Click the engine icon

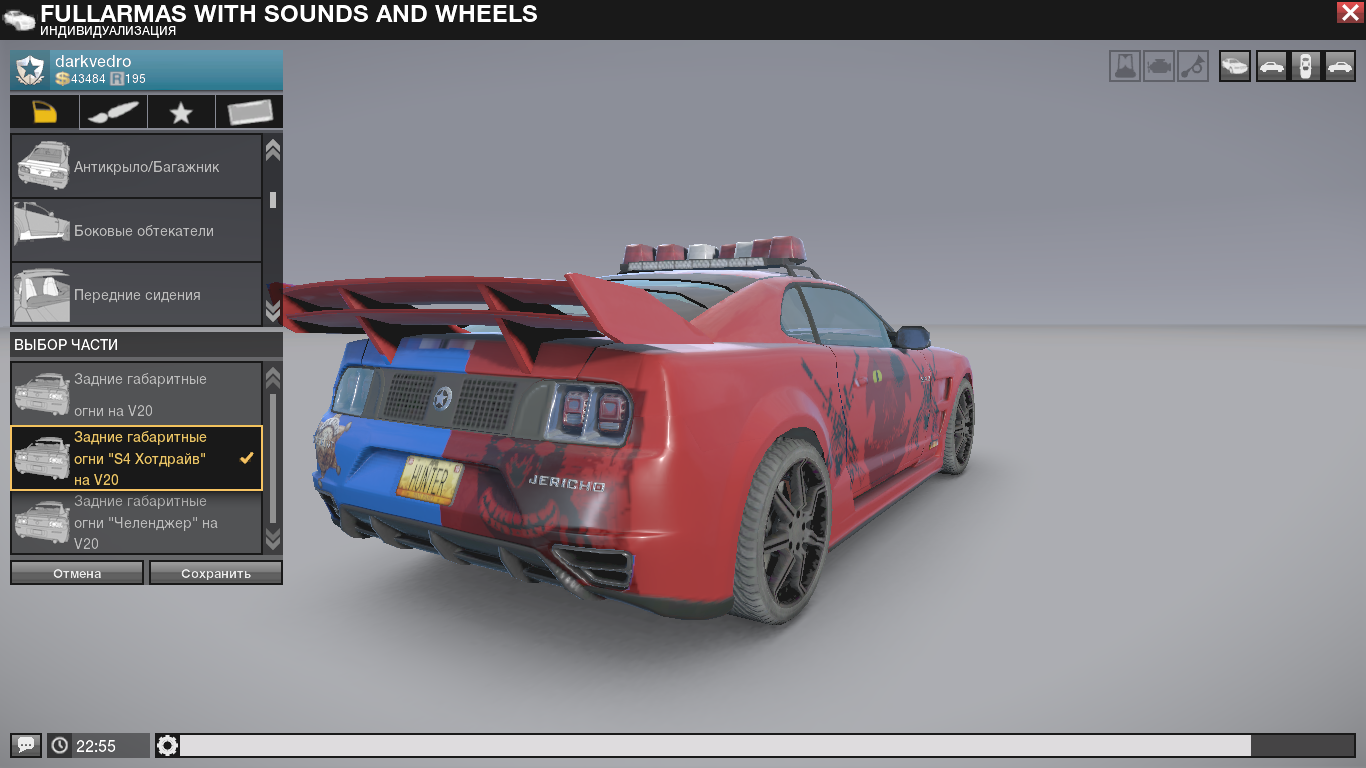point(1159,67)
